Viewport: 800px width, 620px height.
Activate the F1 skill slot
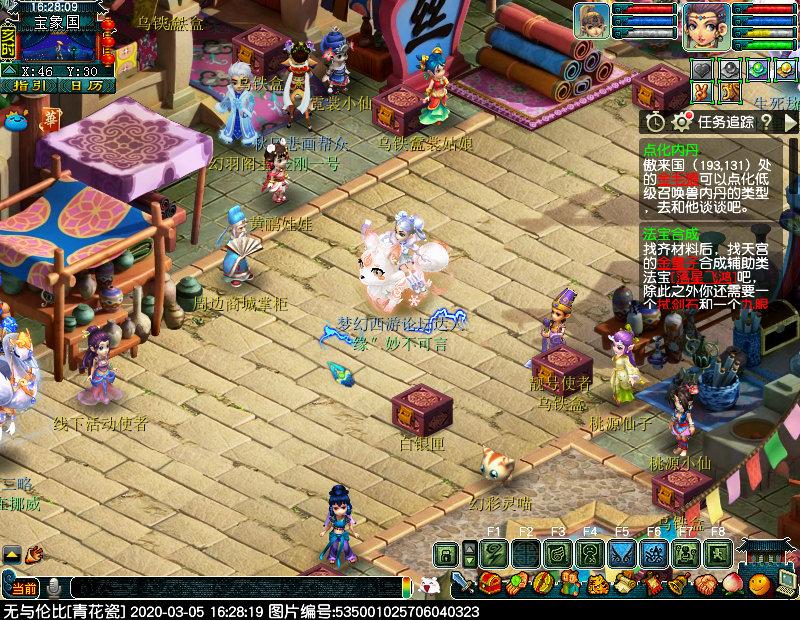[x=493, y=553]
